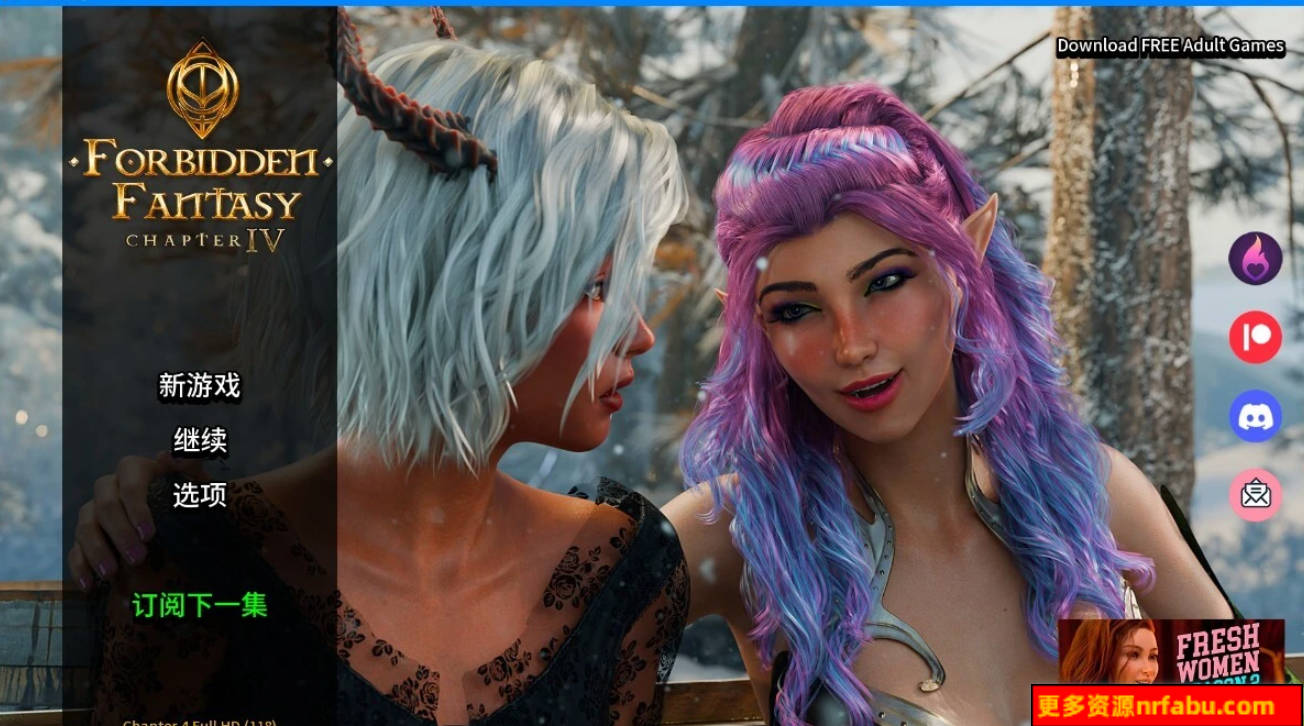Select 新游戏 to start a new game

point(200,385)
